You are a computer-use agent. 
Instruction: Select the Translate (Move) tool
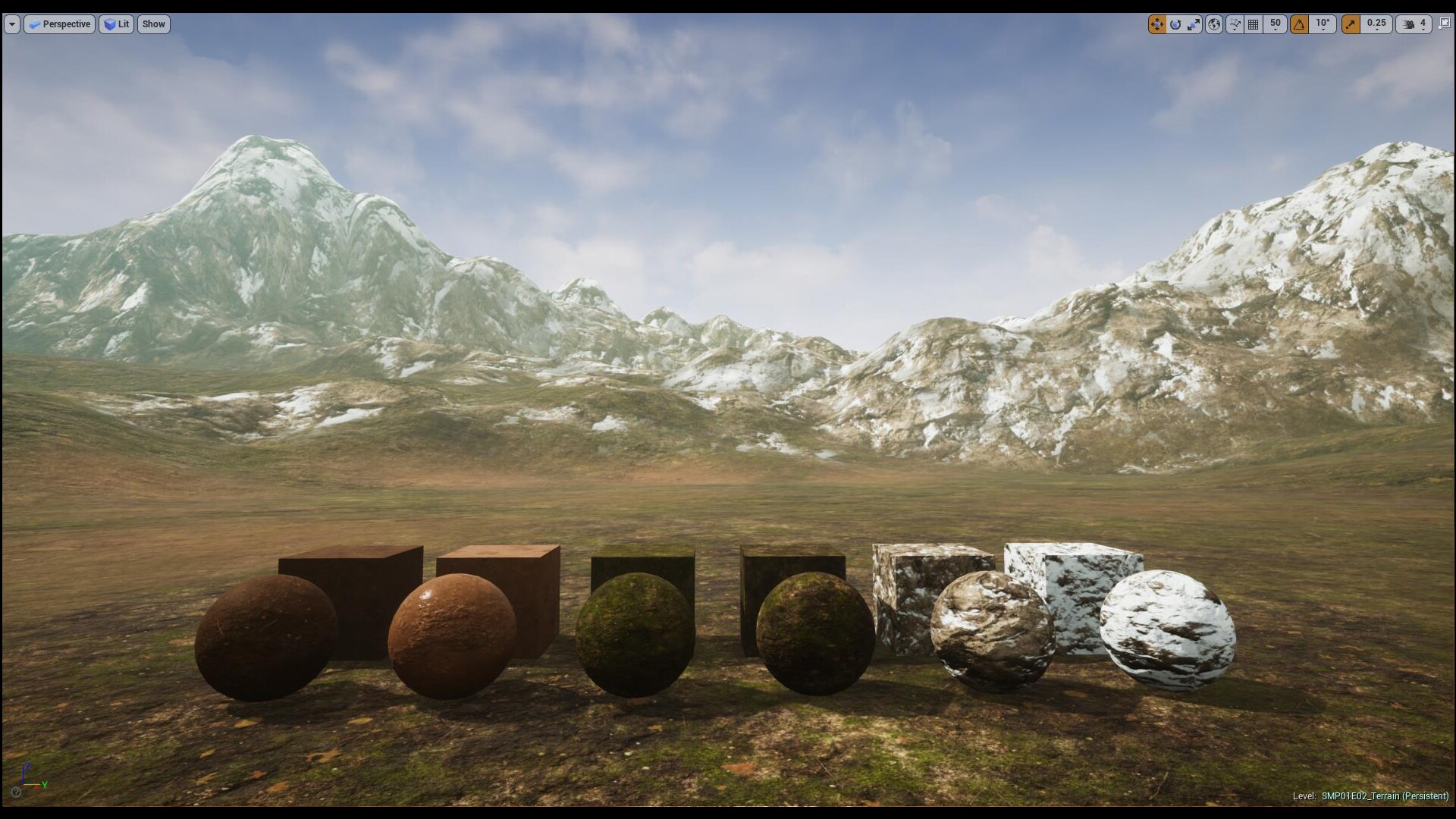coord(1158,24)
